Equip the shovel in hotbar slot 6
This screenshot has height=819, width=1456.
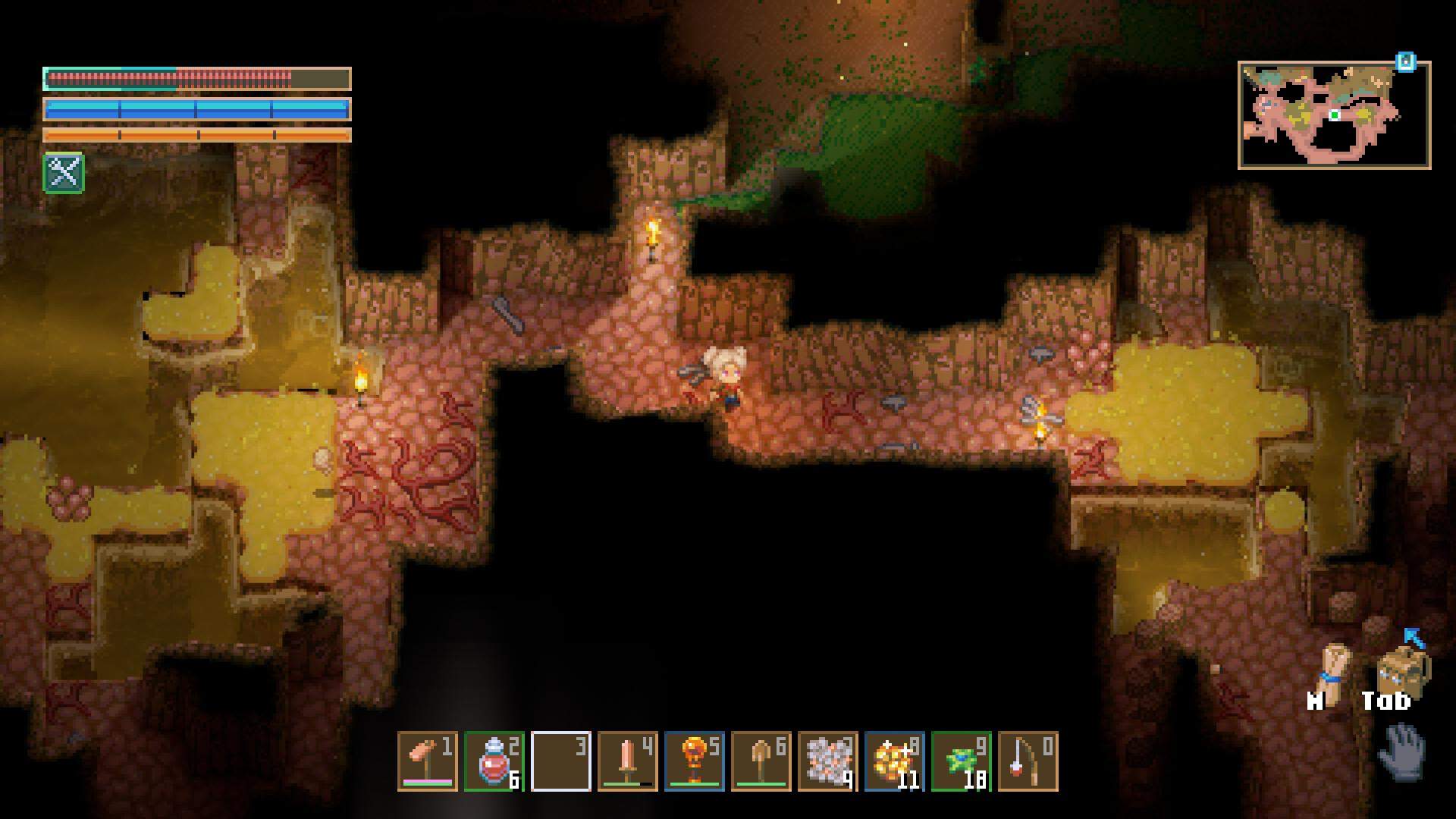click(x=761, y=761)
